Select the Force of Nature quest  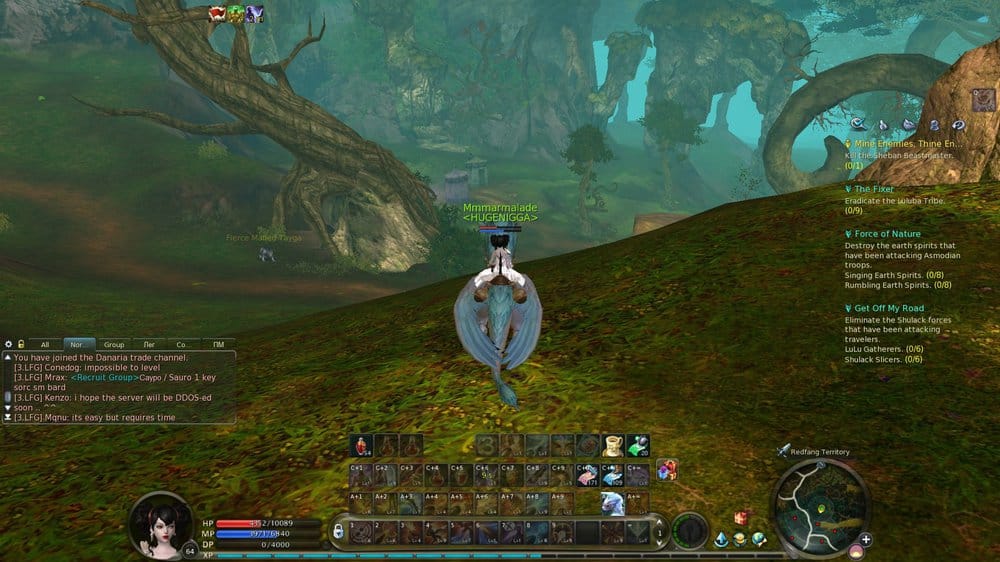click(886, 234)
